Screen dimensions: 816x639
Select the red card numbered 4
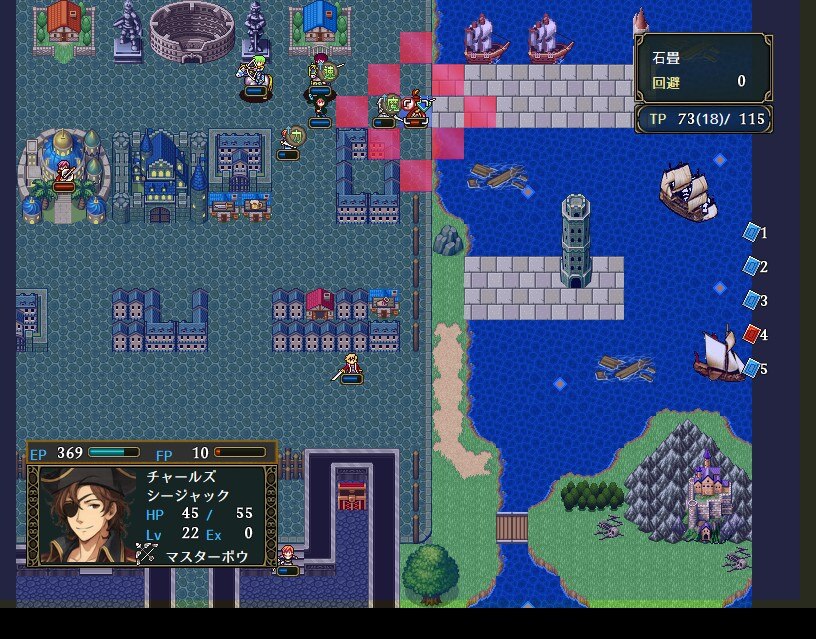pyautogui.click(x=752, y=334)
